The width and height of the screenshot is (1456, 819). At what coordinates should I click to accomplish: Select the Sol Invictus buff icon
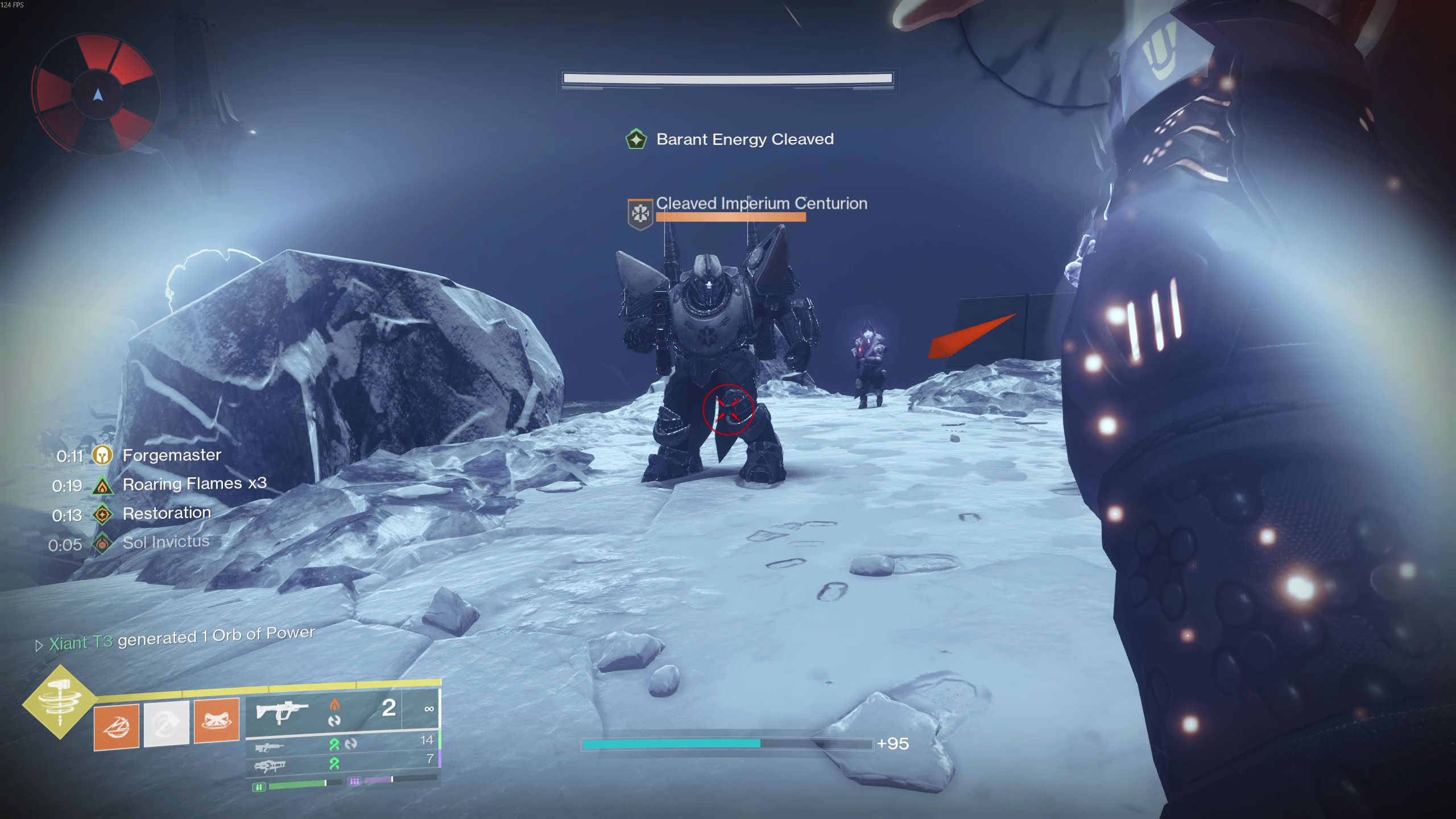click(x=102, y=544)
